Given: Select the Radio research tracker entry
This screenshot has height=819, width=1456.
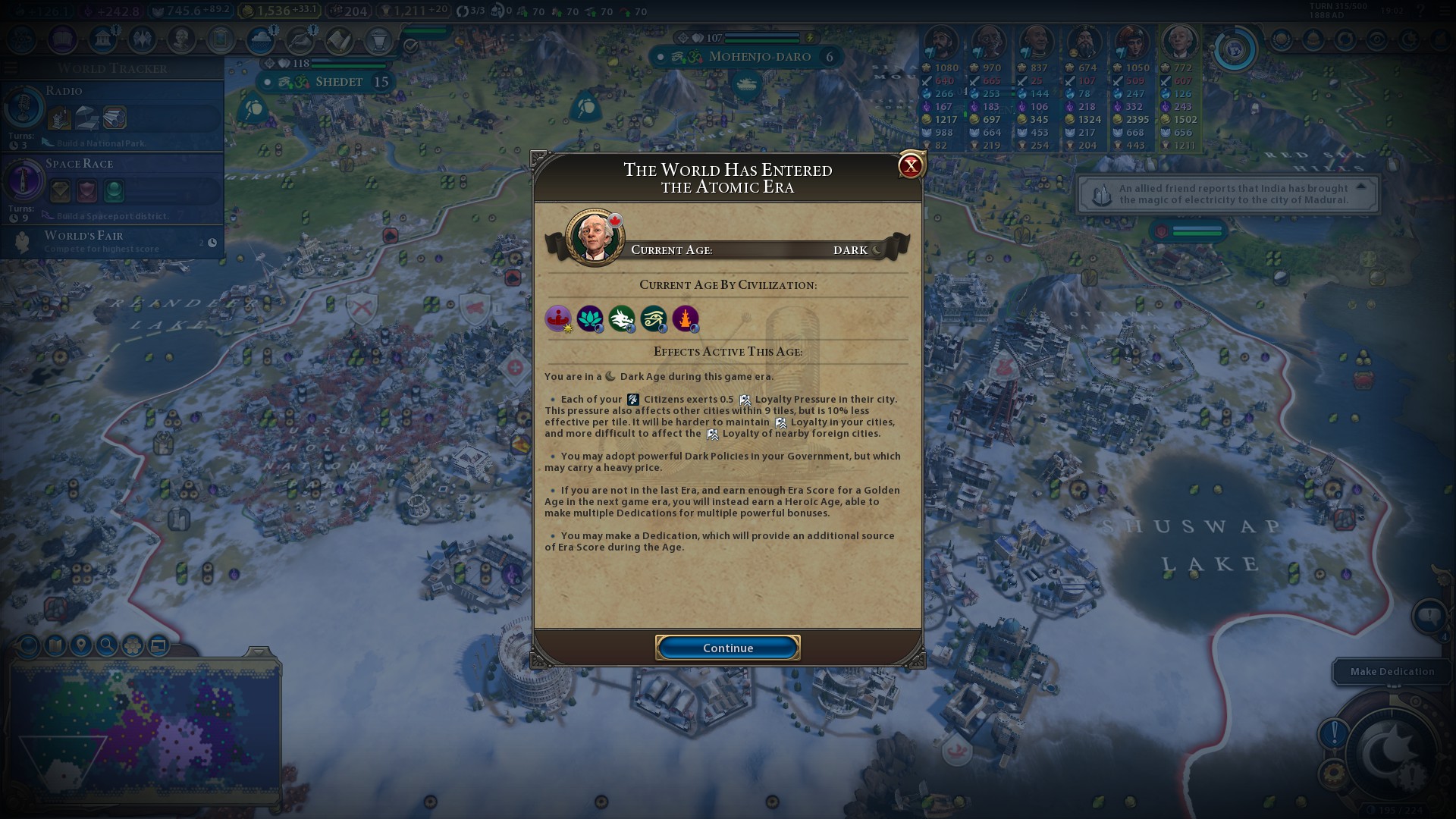Looking at the screenshot, I should tap(112, 114).
